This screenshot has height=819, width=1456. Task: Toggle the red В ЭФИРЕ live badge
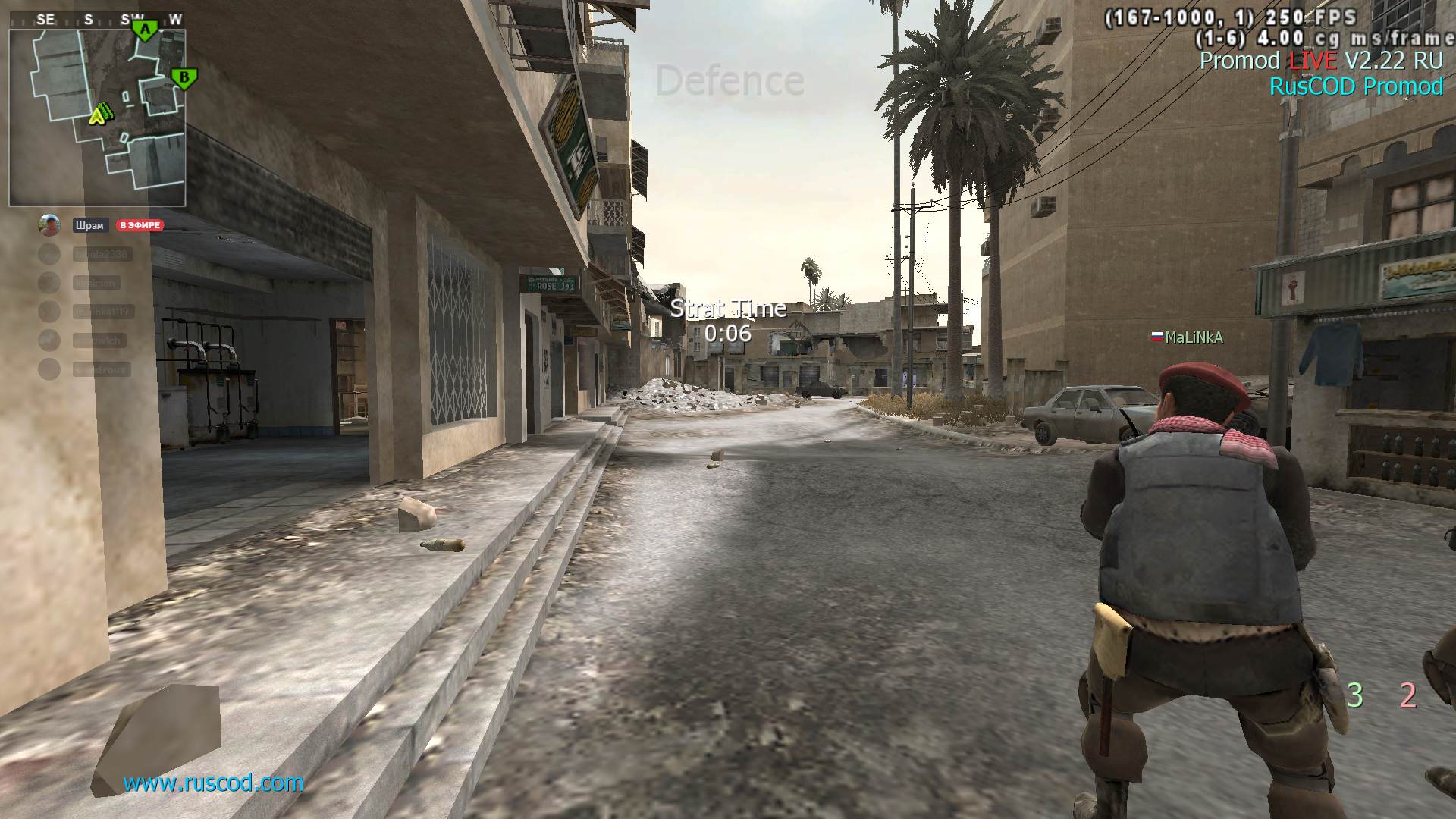pyautogui.click(x=140, y=225)
